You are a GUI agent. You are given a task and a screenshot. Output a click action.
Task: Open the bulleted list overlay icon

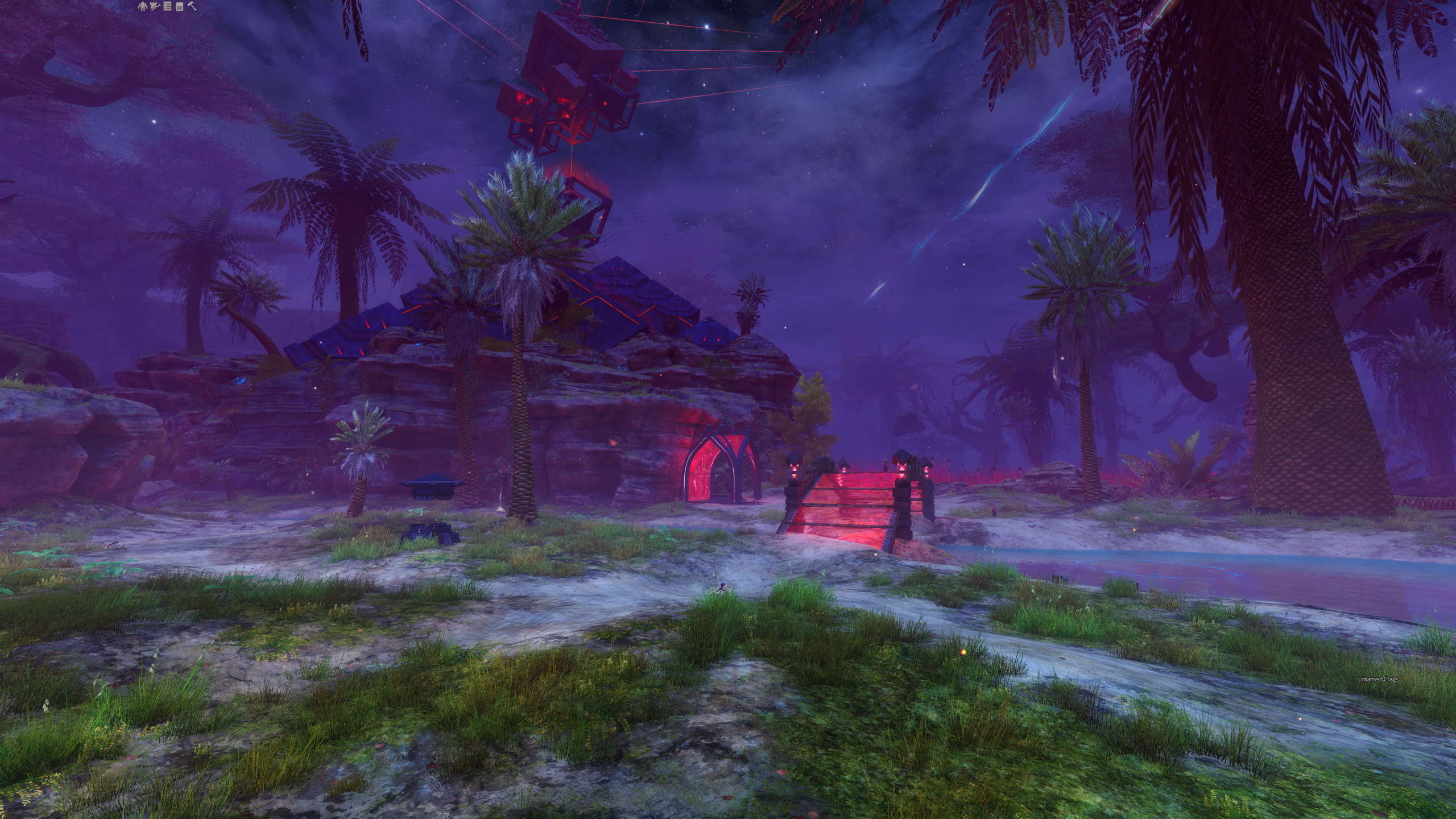[x=167, y=6]
